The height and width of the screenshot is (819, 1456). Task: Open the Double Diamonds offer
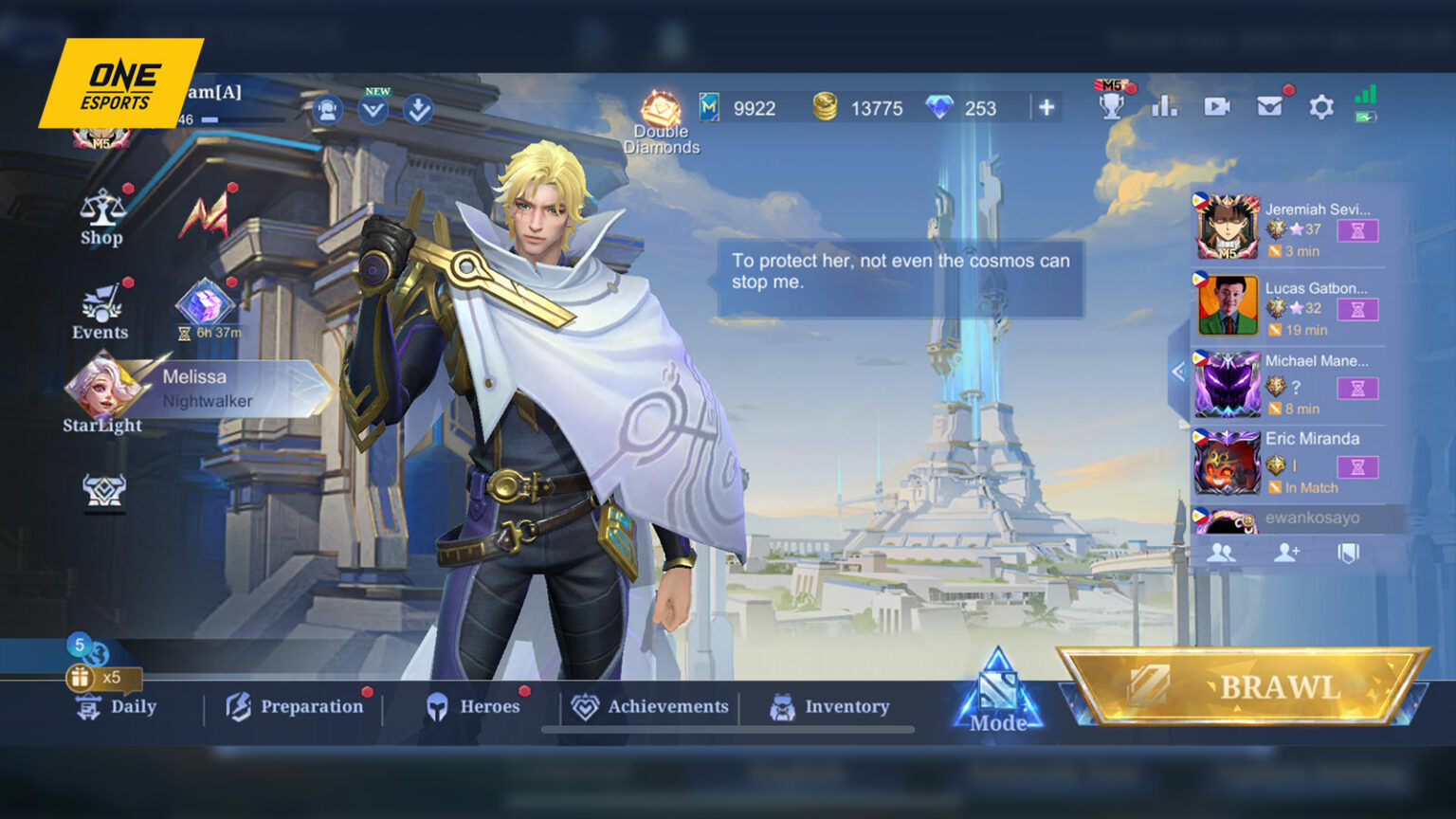[661, 121]
